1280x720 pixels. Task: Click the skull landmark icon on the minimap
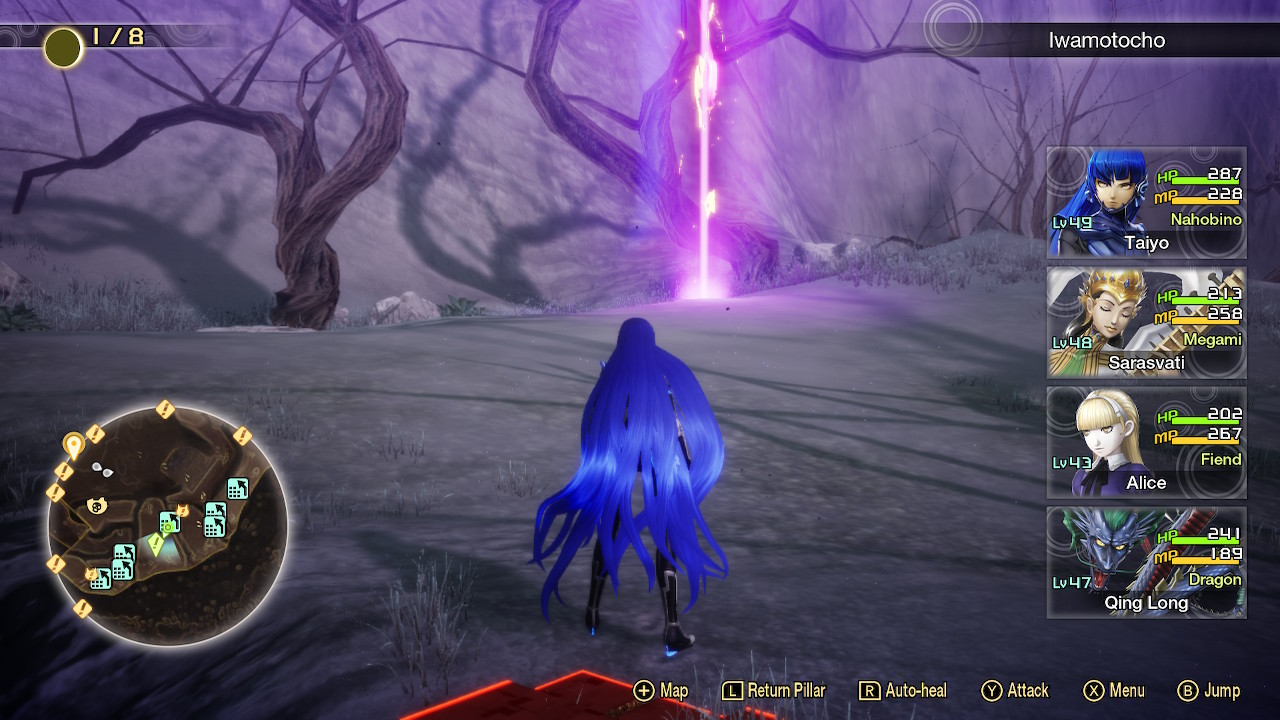click(x=97, y=505)
